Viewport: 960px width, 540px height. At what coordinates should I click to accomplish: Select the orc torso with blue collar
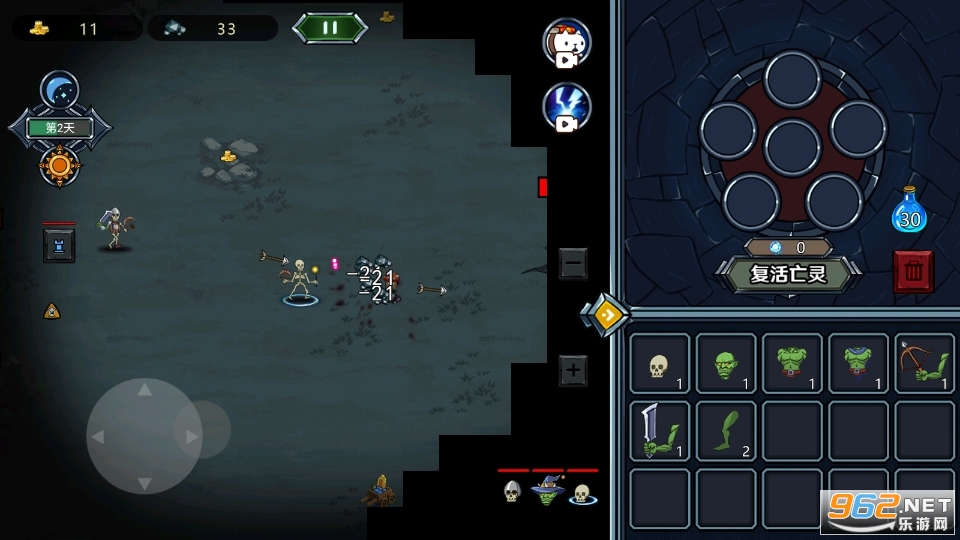click(x=858, y=363)
